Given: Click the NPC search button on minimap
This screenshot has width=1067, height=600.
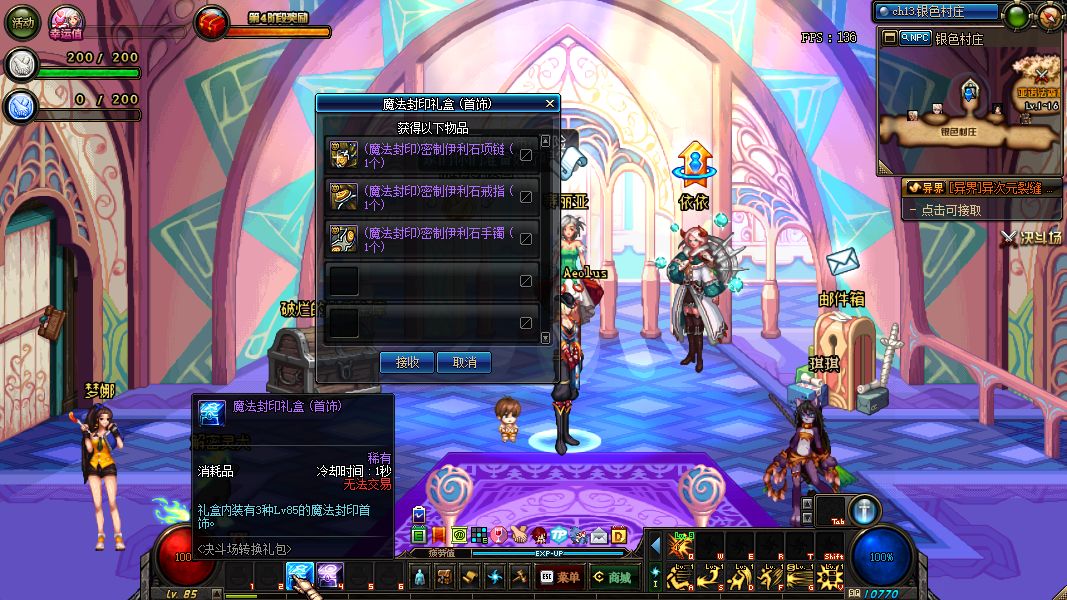Looking at the screenshot, I should [915, 38].
